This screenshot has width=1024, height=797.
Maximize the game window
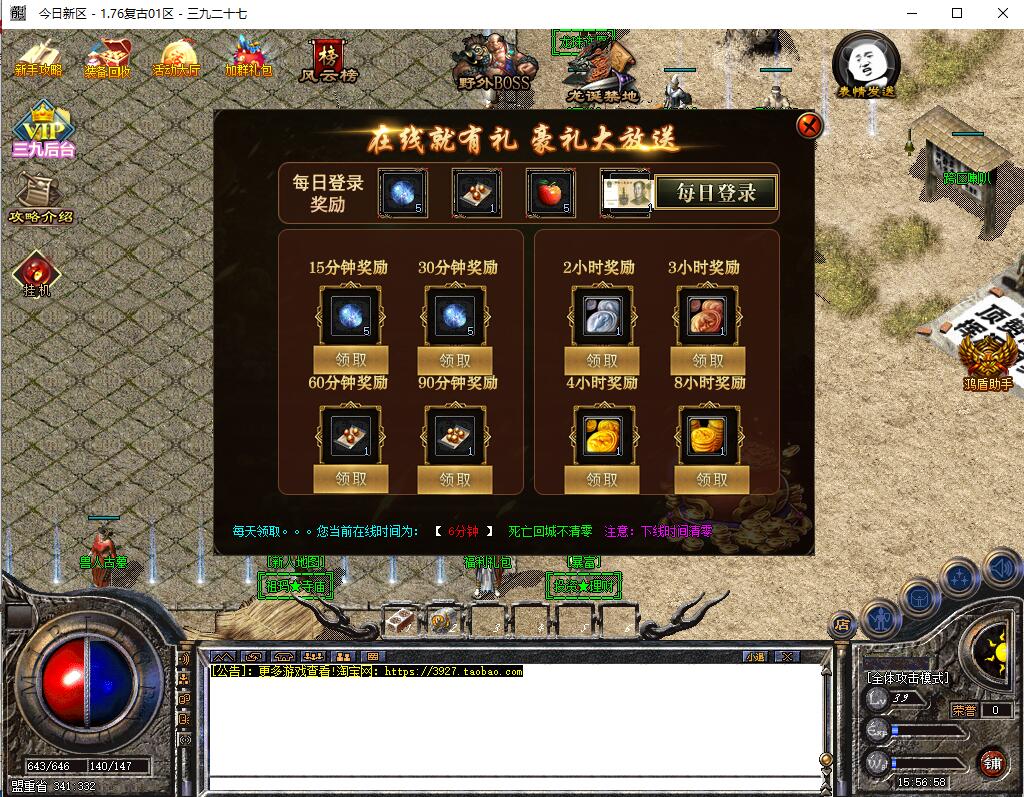click(957, 13)
